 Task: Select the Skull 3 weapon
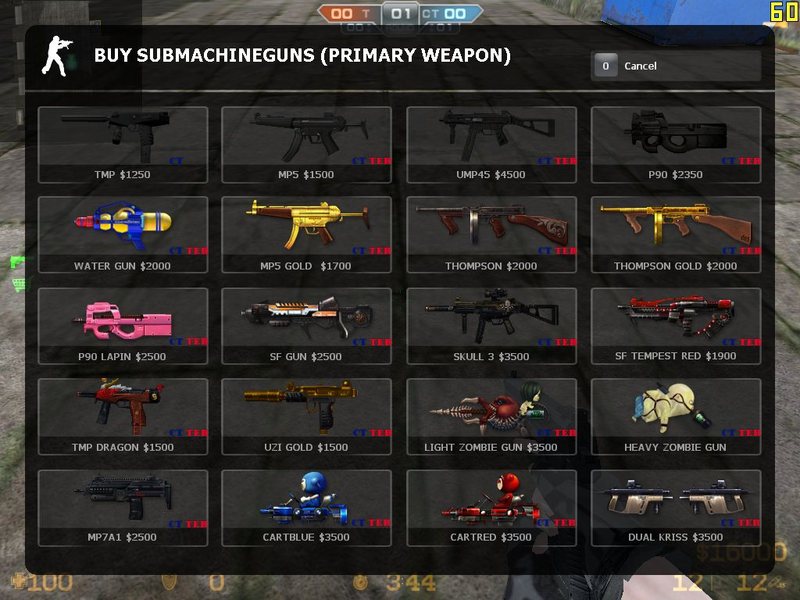[x=491, y=326]
